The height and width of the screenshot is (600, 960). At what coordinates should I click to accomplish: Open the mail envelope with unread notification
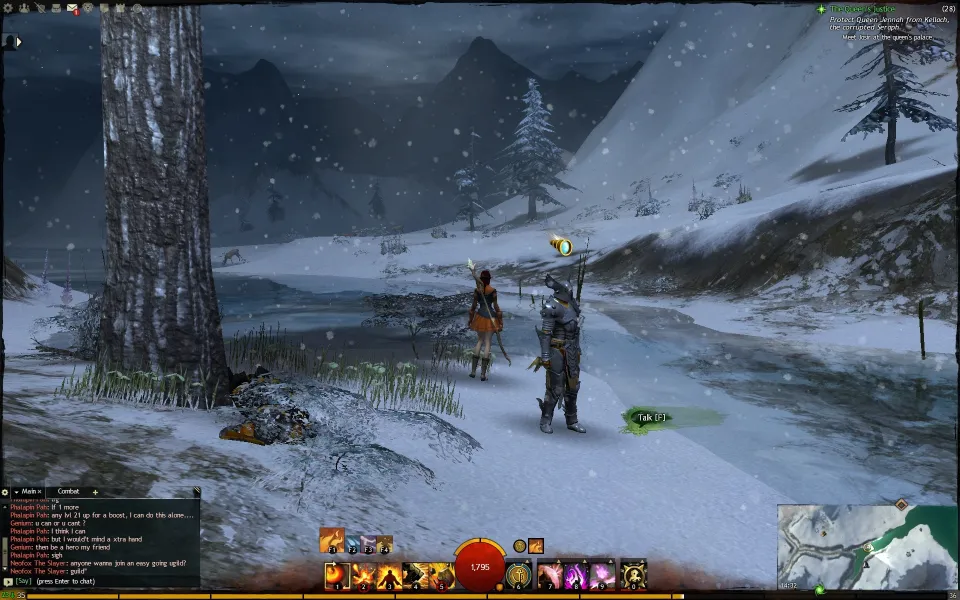(x=73, y=9)
